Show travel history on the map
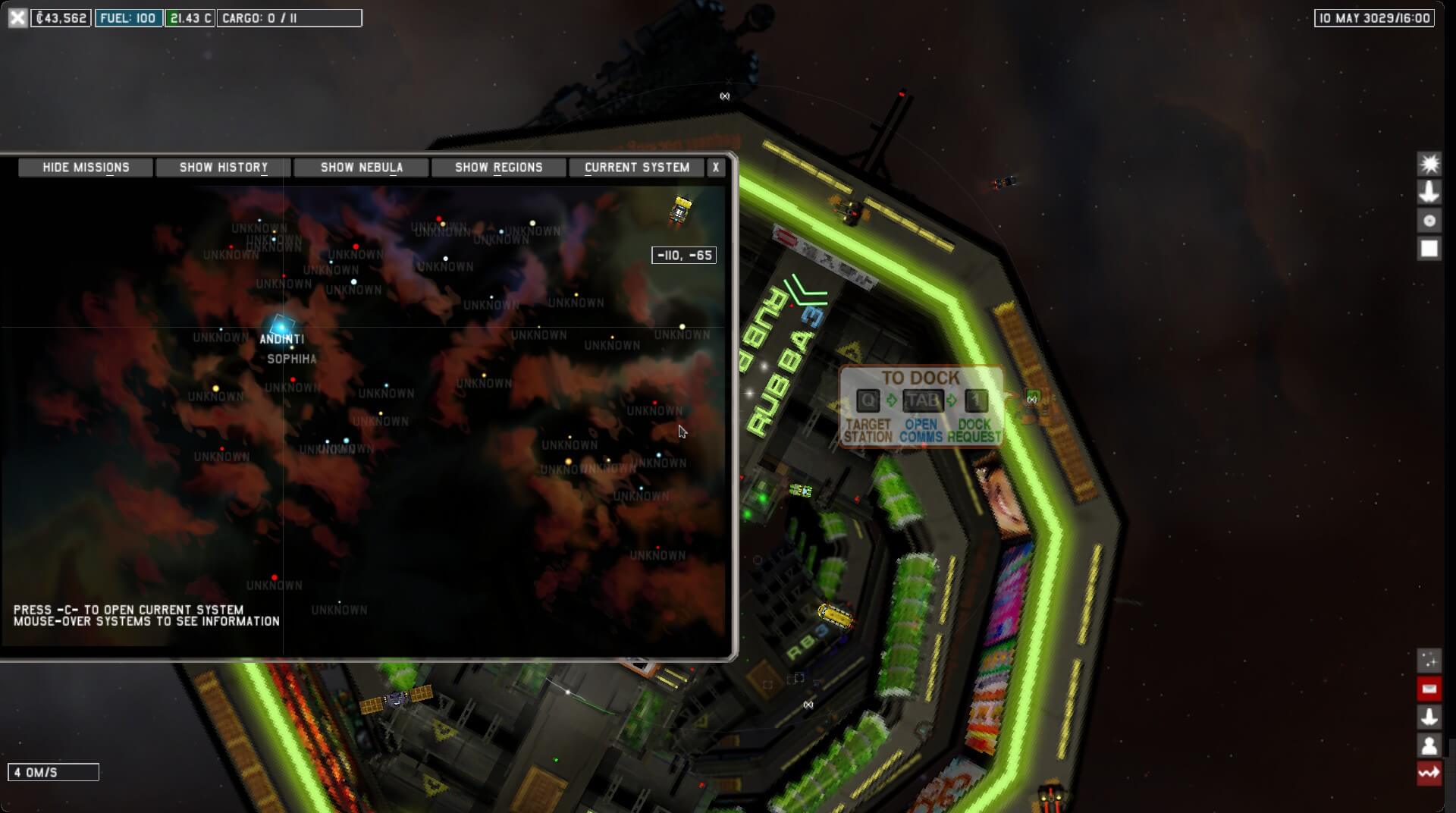 223,168
